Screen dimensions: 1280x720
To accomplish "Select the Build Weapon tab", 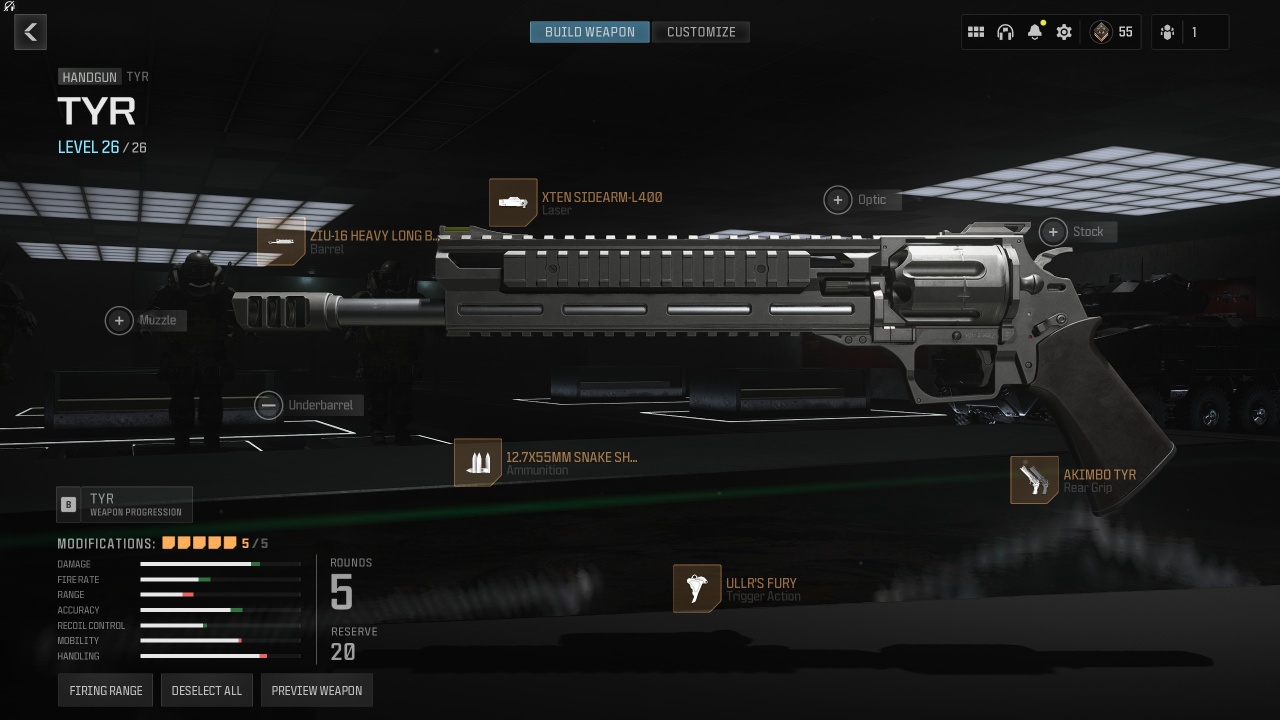I will point(589,32).
